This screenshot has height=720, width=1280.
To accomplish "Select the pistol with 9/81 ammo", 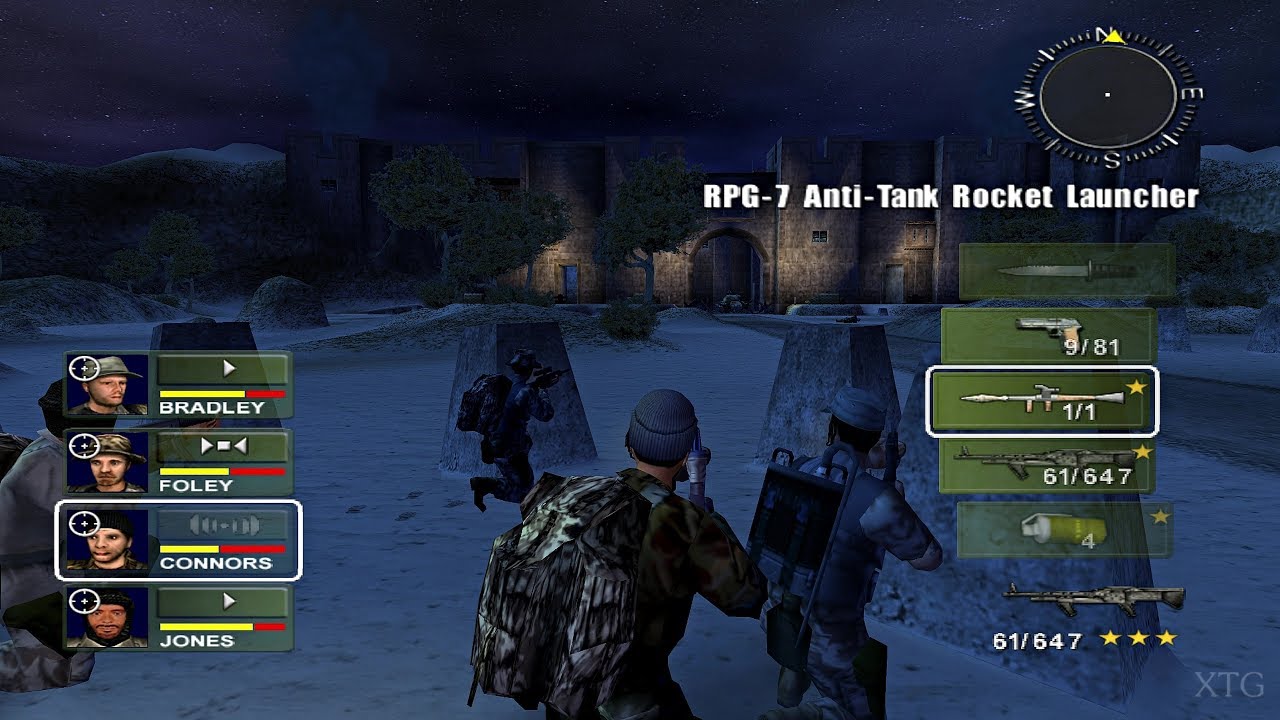I will pyautogui.click(x=1050, y=333).
